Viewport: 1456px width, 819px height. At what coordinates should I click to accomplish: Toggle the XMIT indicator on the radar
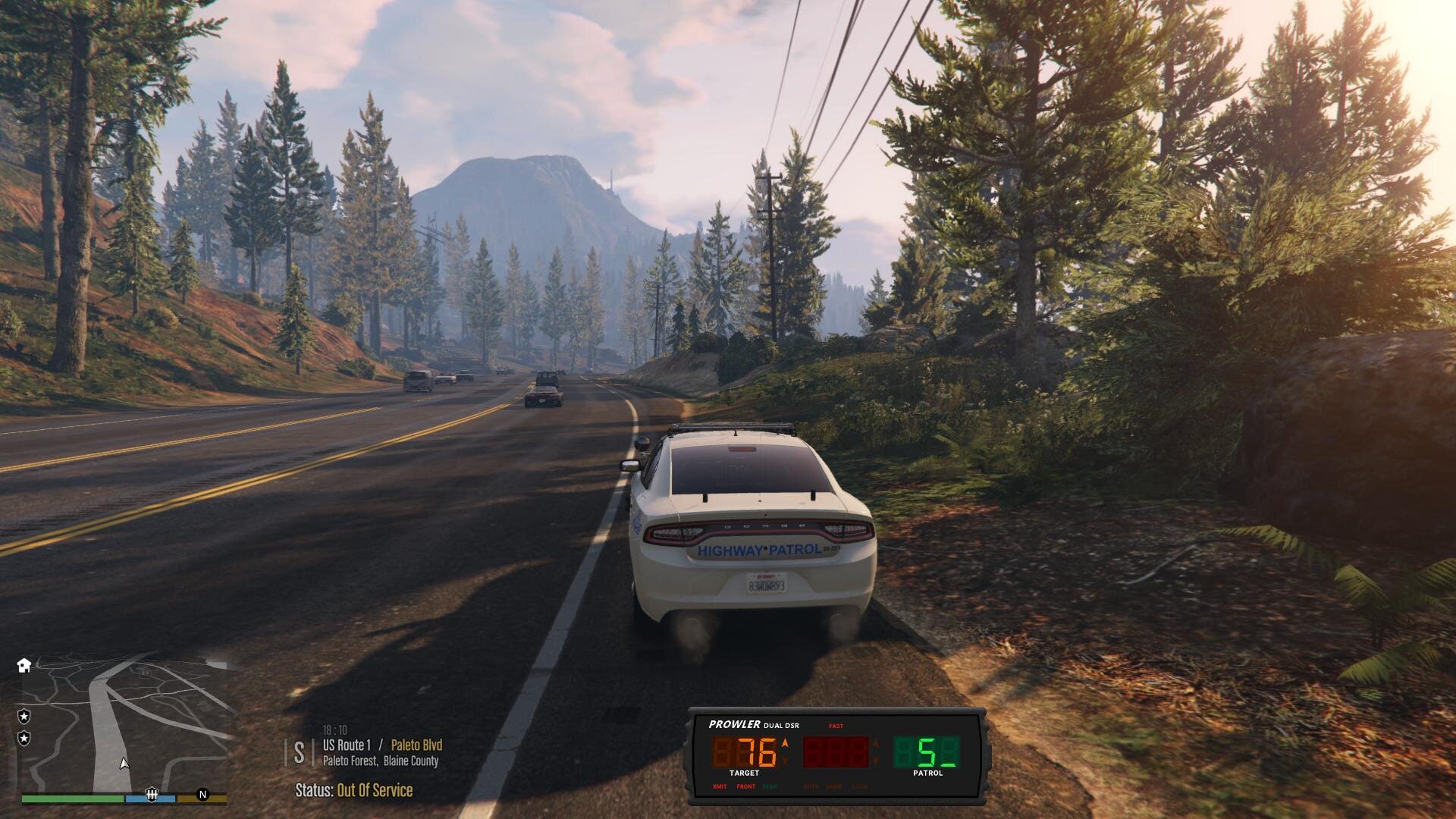click(x=720, y=786)
